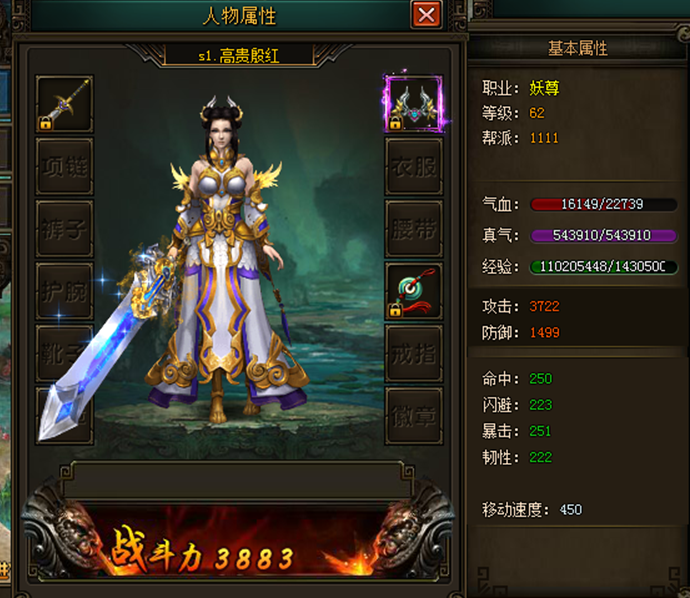Click the empty 护腕 bracers slot
Screen dimensions: 690x598
tap(64, 291)
